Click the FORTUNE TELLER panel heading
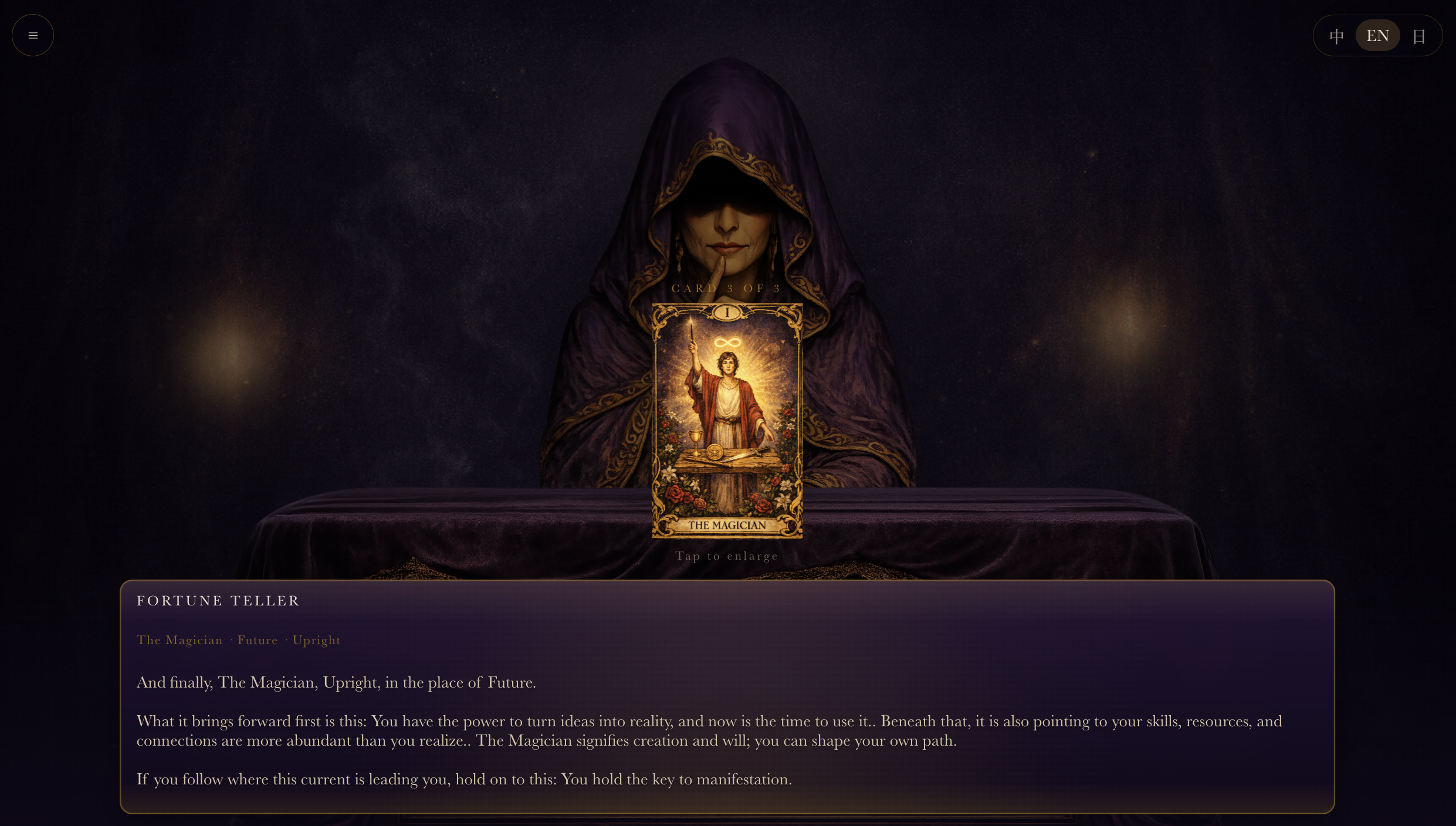 (x=218, y=600)
